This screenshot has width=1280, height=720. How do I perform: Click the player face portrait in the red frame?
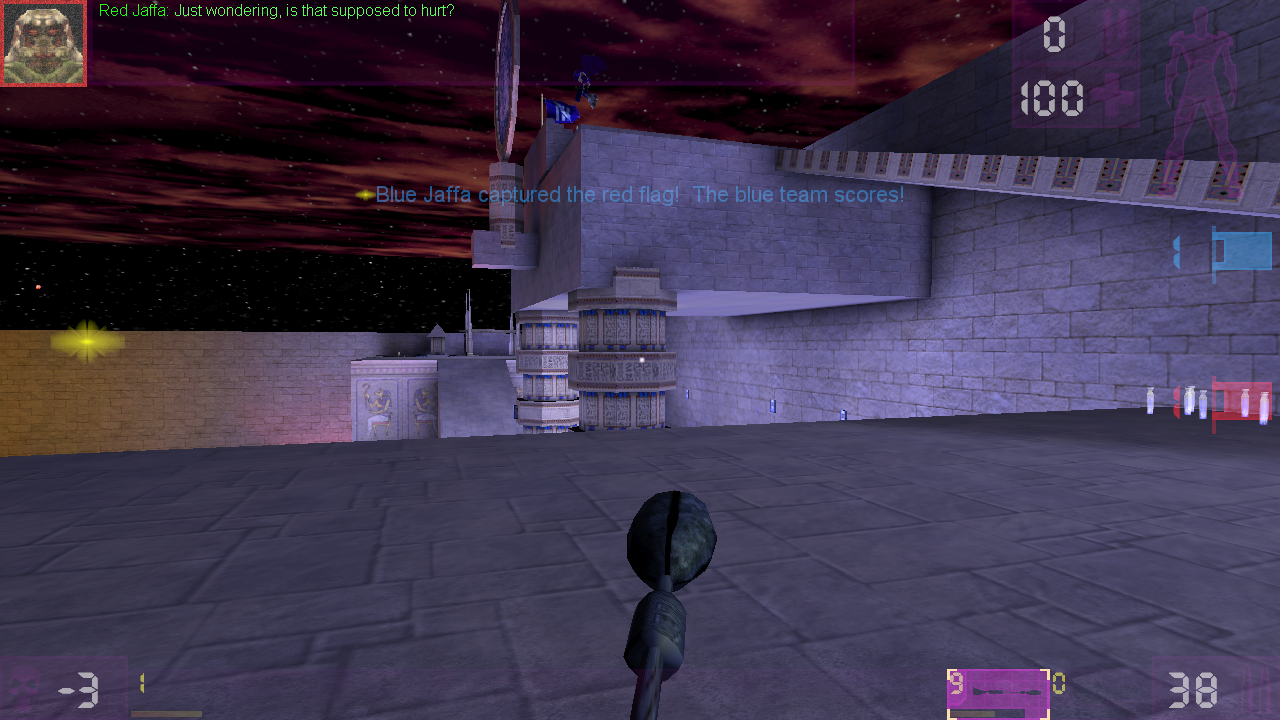(43, 43)
